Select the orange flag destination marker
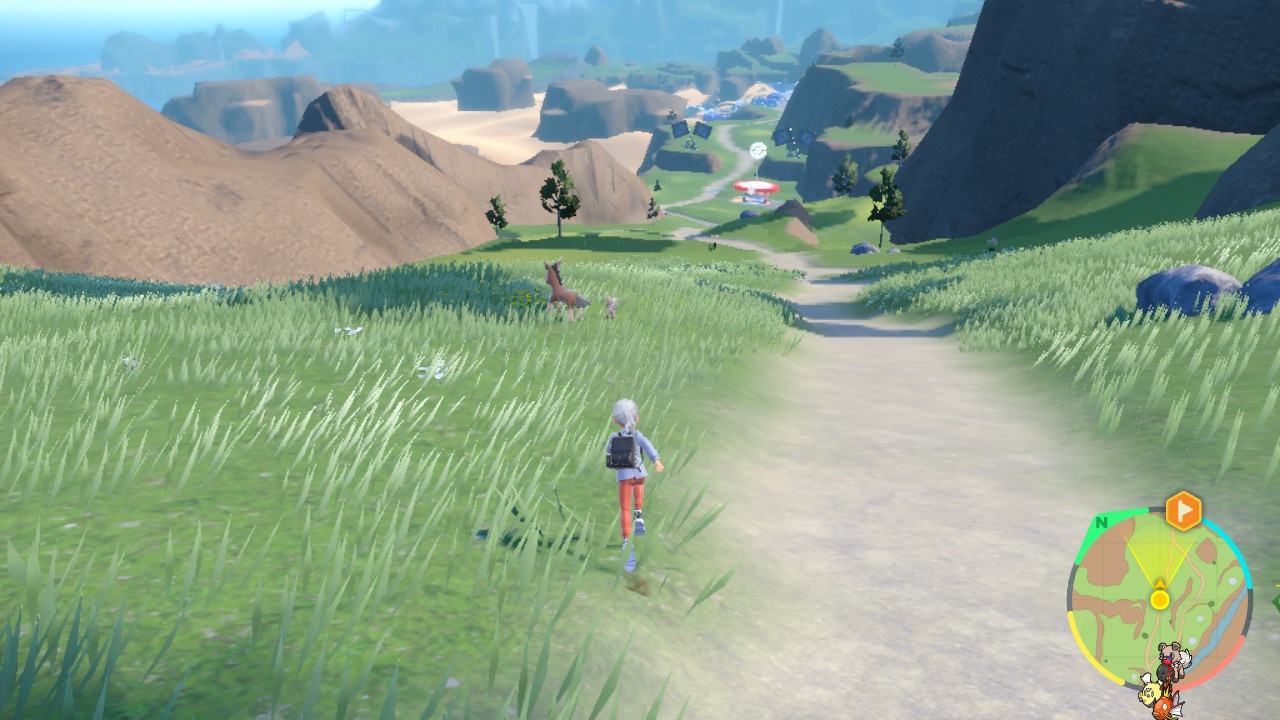This screenshot has height=720, width=1280. pyautogui.click(x=1183, y=511)
